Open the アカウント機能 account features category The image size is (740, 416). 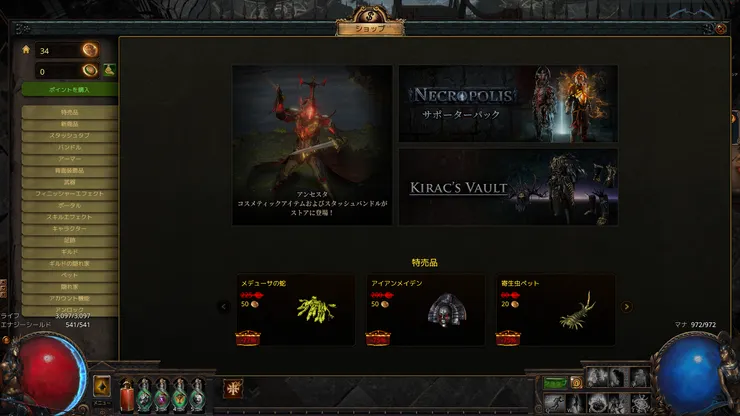[69, 298]
